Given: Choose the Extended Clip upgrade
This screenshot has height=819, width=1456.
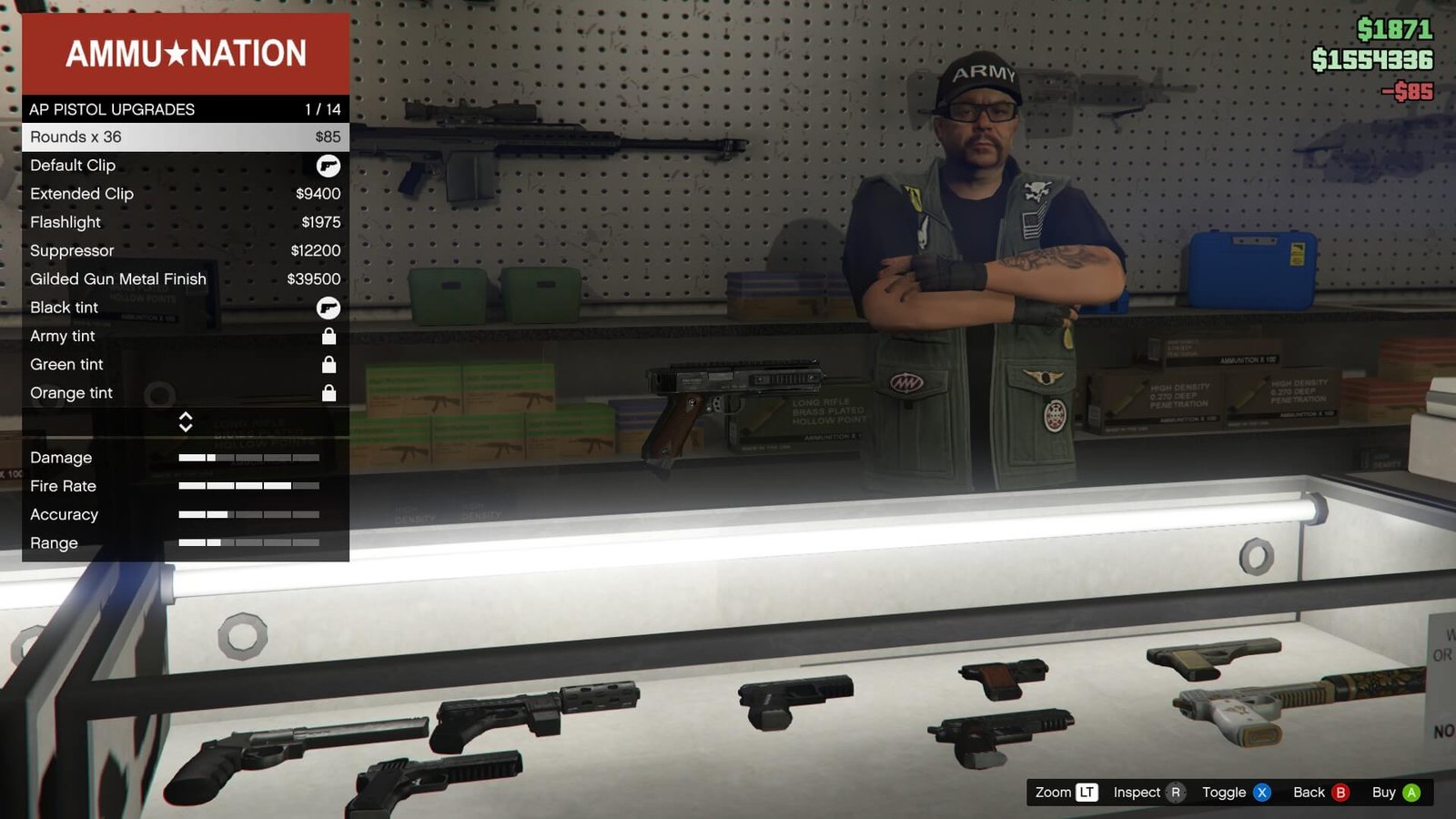Looking at the screenshot, I should [x=185, y=194].
